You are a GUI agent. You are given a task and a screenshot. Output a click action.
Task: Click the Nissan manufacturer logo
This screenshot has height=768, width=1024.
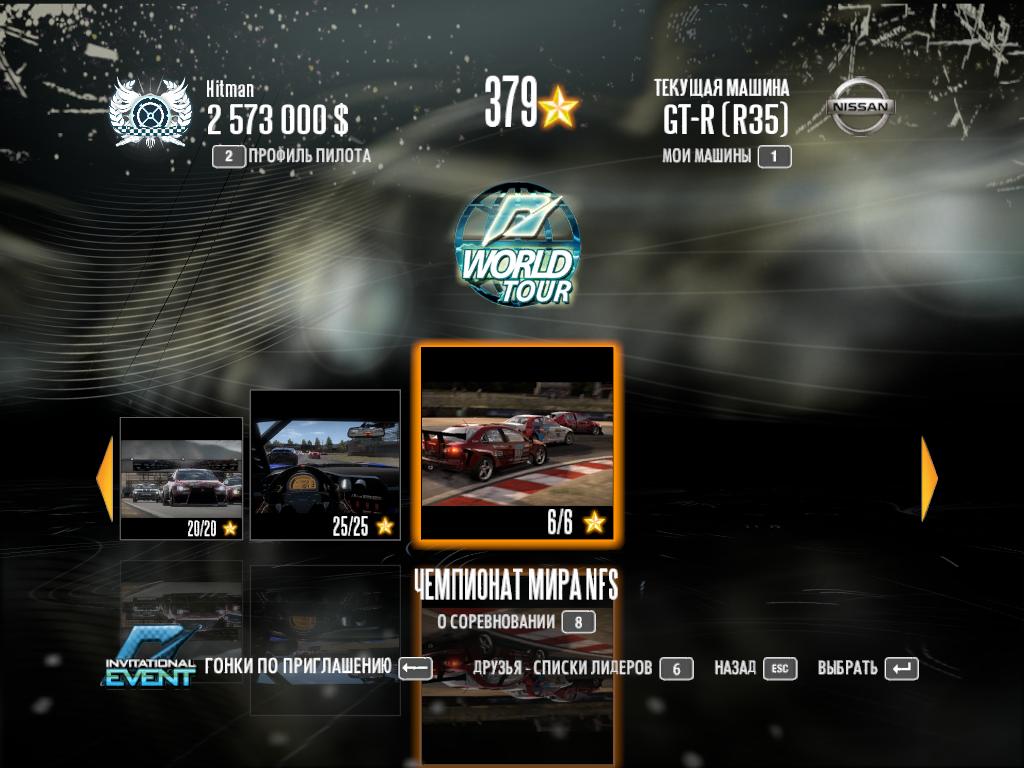[x=860, y=106]
